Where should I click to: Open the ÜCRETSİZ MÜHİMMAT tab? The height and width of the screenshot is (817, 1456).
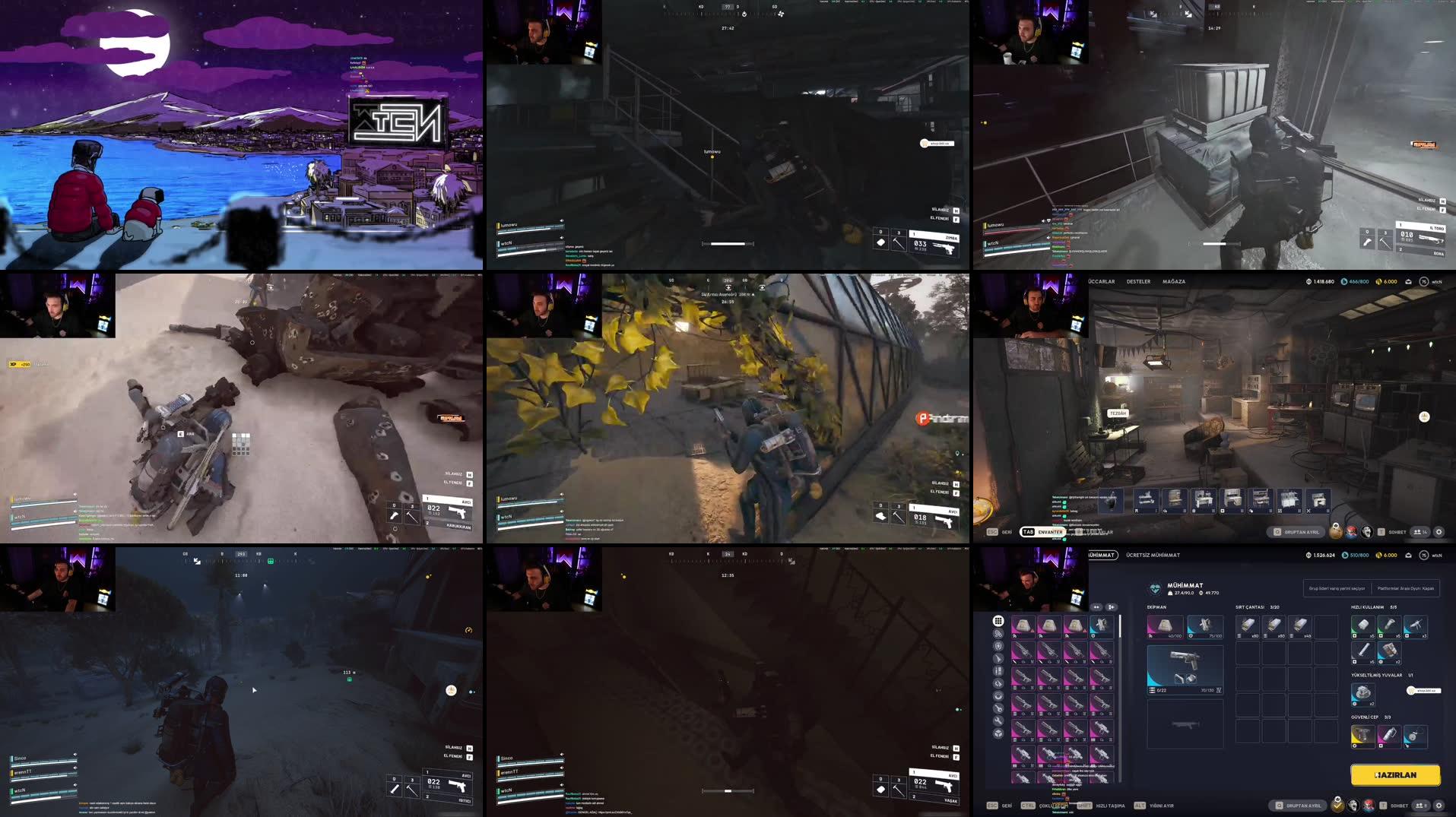1152,555
